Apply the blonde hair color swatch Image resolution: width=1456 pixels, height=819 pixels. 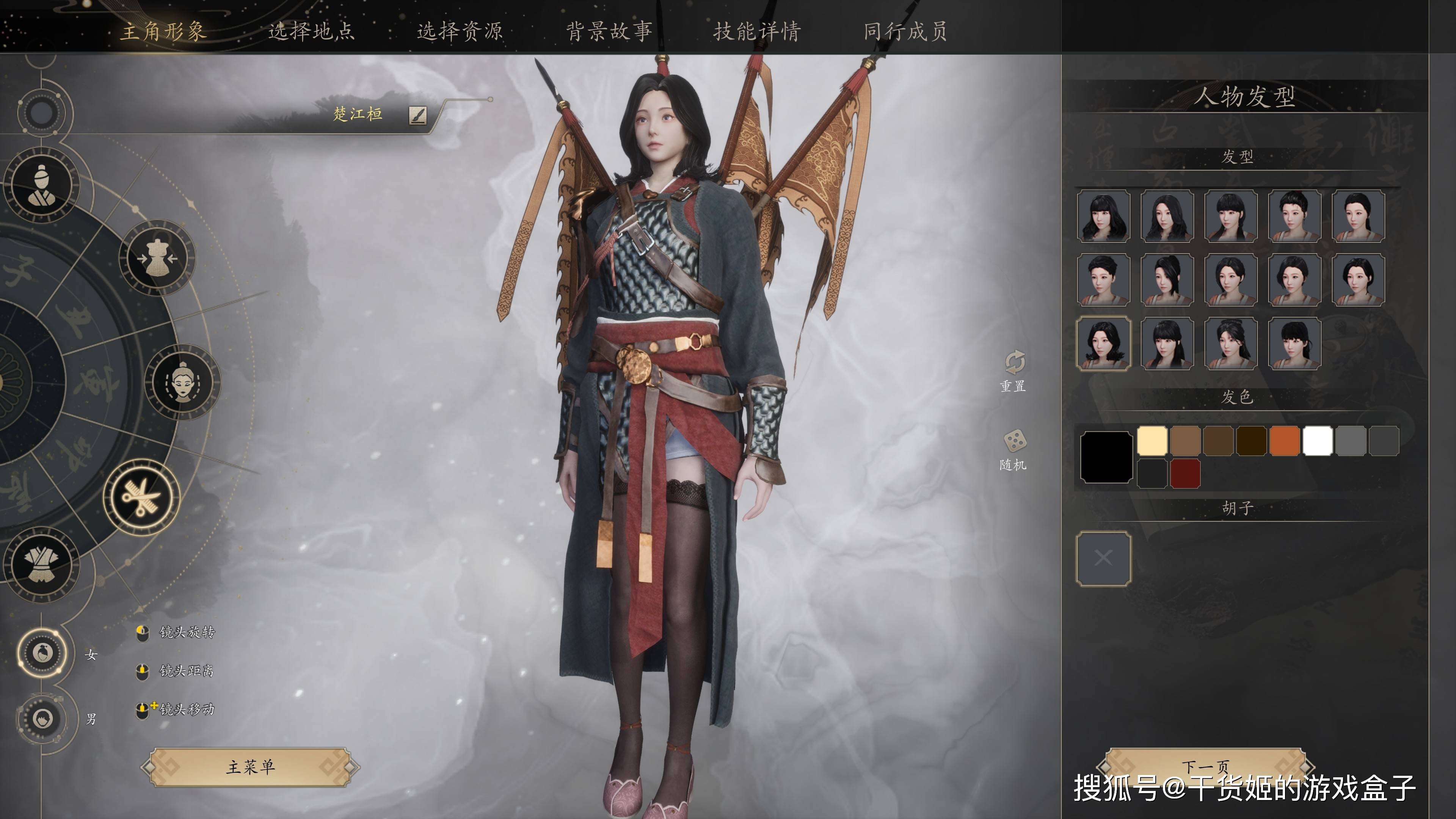(x=1152, y=441)
